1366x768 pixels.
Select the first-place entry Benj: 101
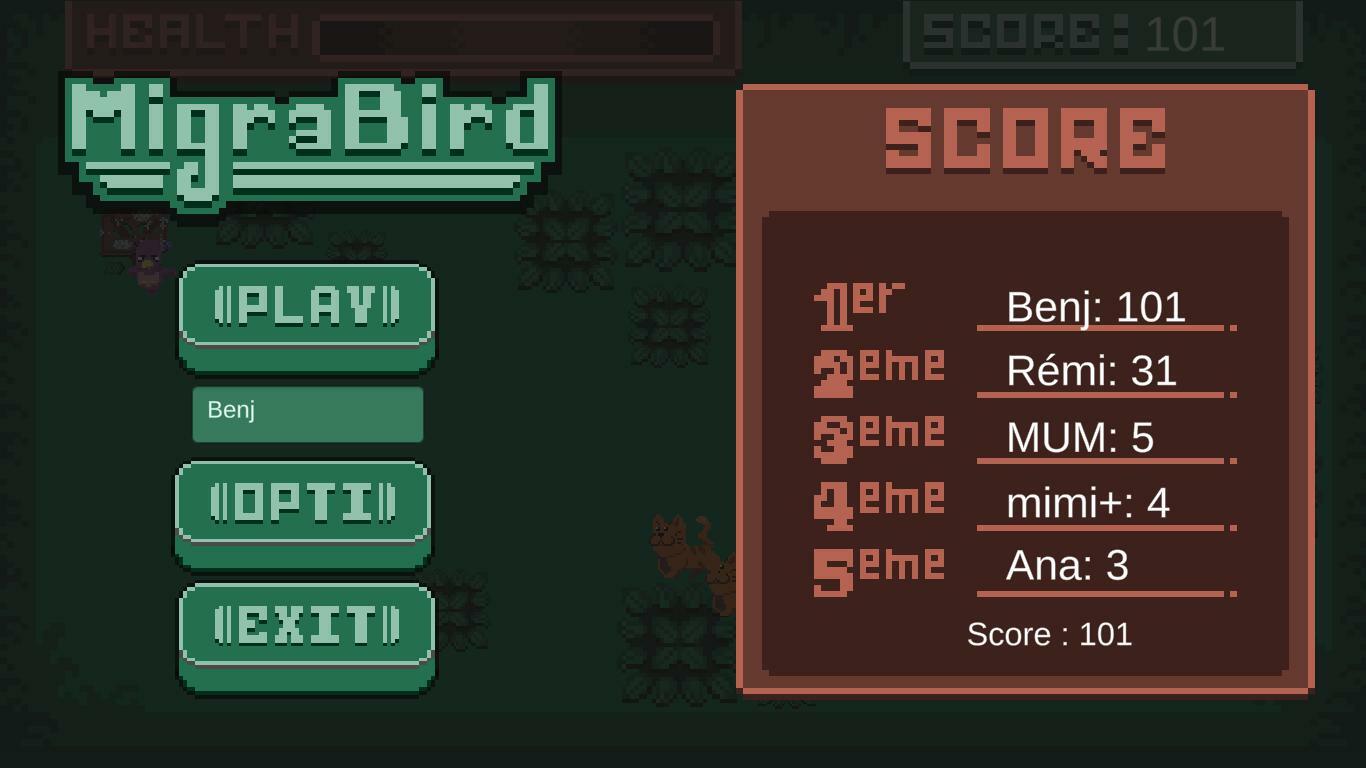pyautogui.click(x=1096, y=308)
